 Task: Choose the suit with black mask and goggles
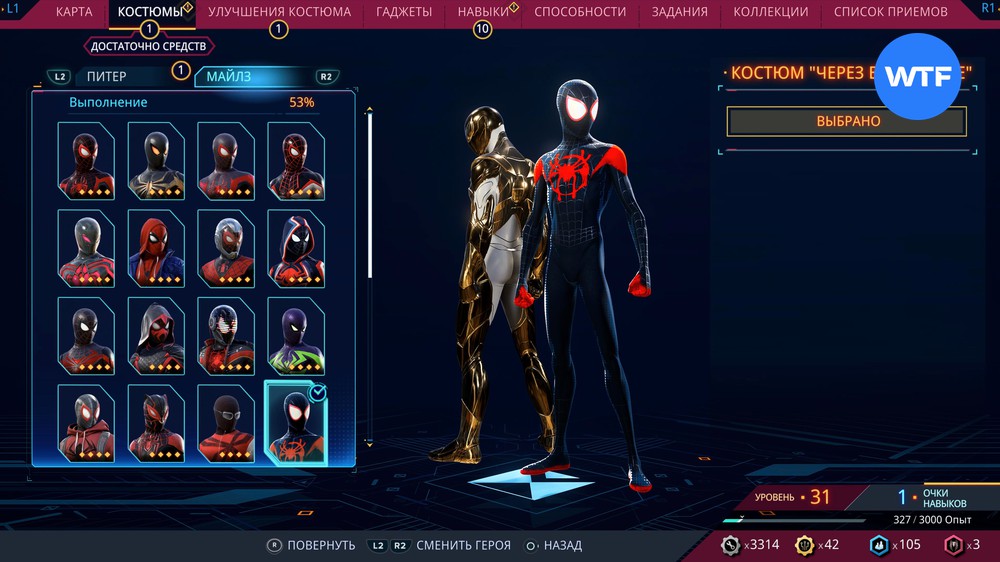pyautogui.click(x=225, y=422)
